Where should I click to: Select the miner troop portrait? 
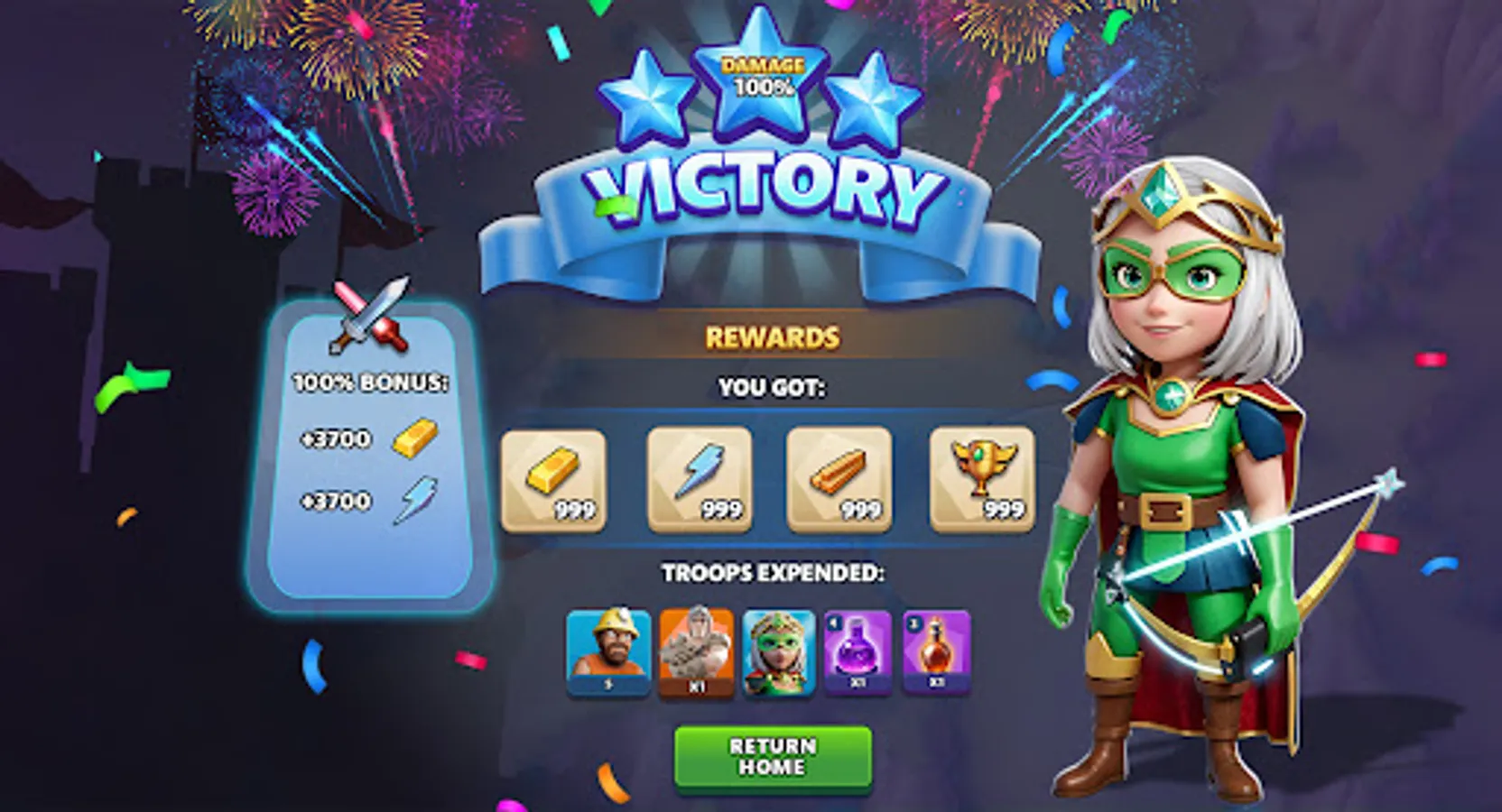coord(609,652)
